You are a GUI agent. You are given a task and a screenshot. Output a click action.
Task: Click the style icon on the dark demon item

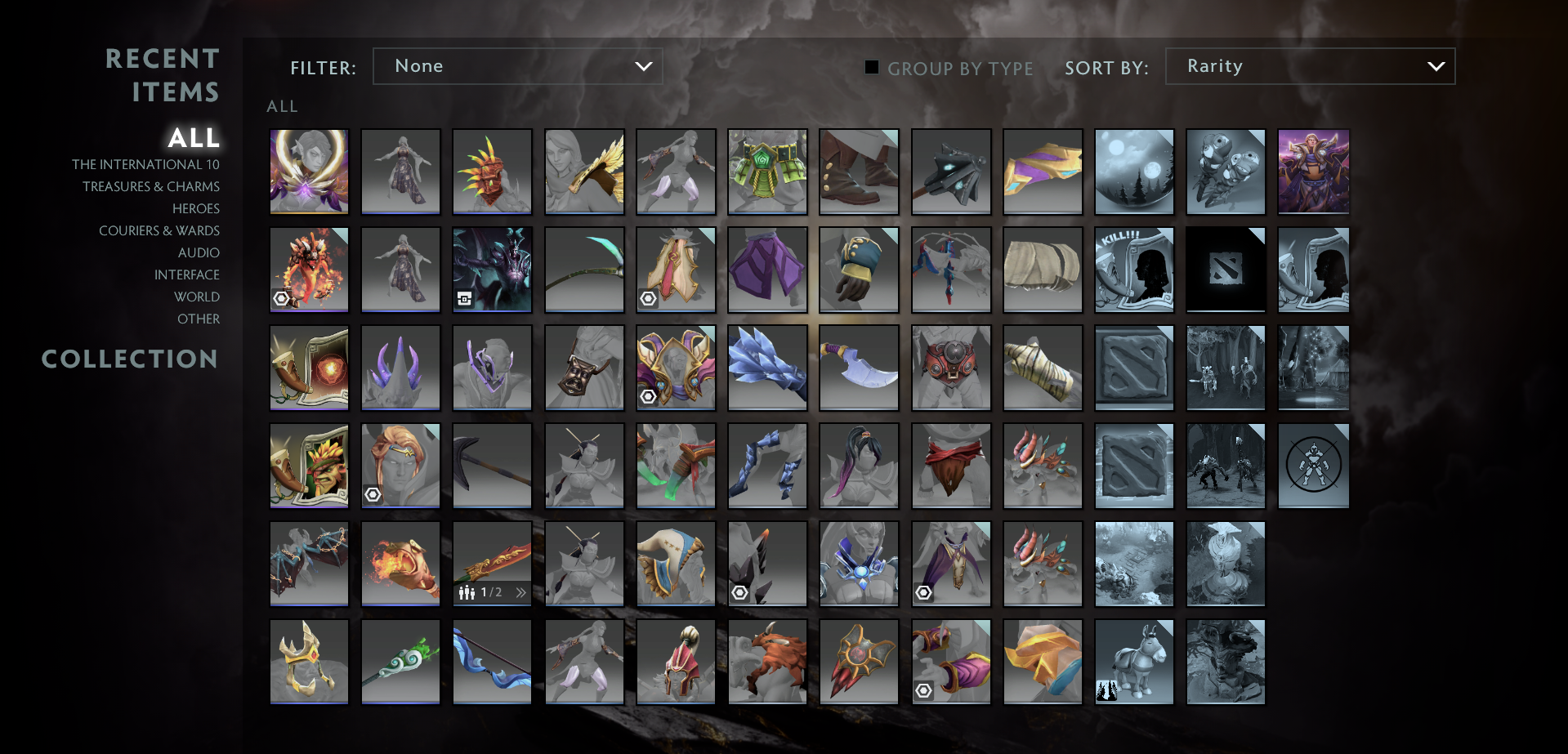[x=463, y=300]
